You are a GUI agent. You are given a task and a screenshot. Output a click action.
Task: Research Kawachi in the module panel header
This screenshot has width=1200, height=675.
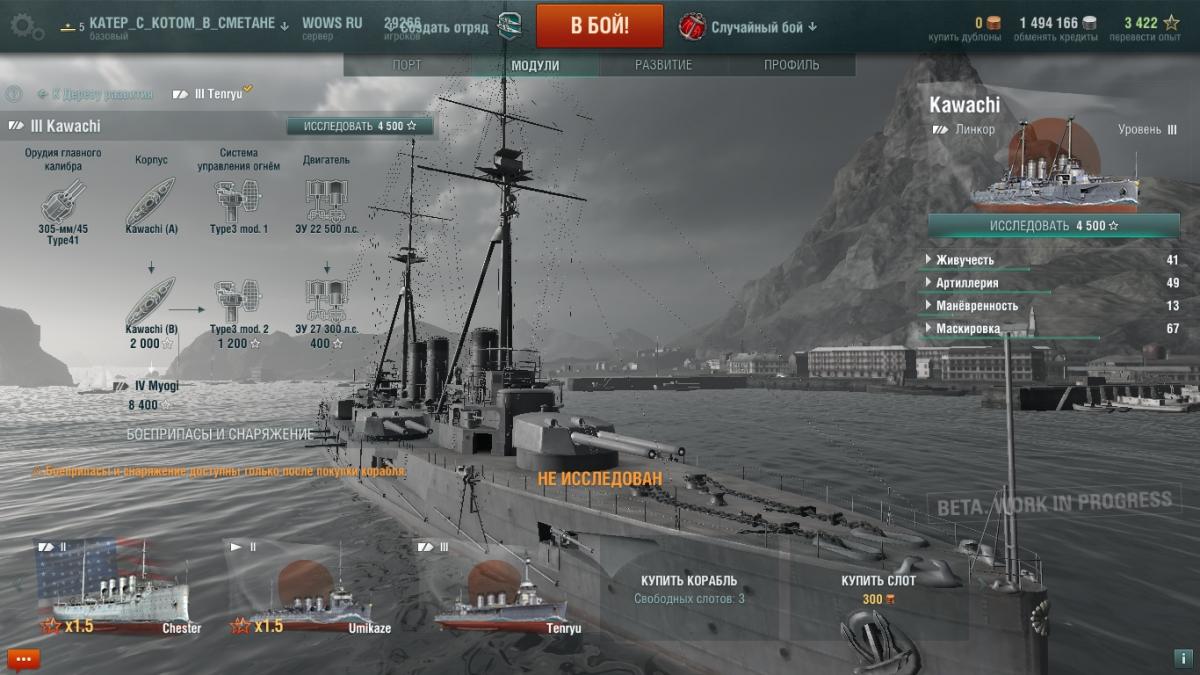coord(360,126)
